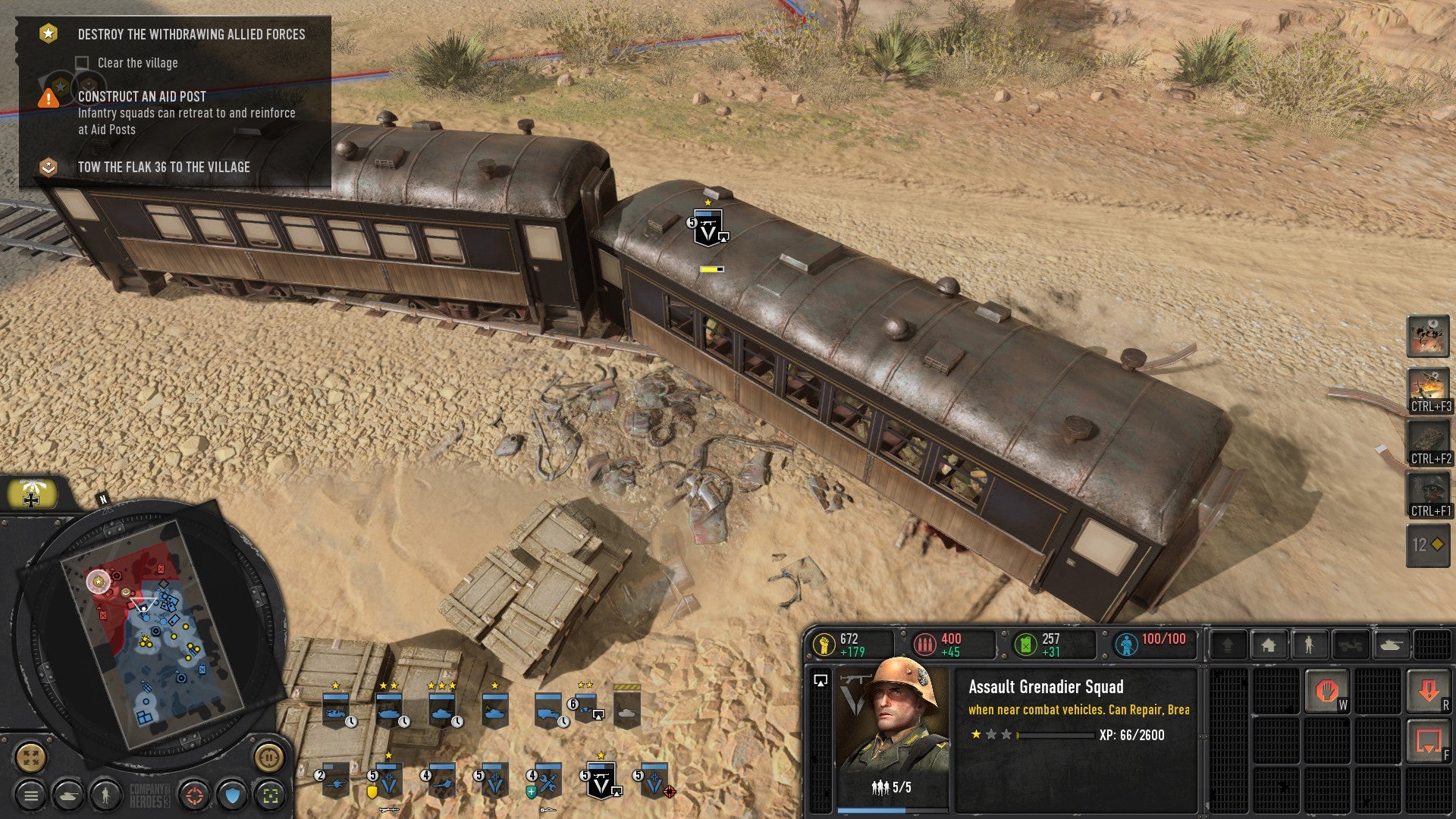Check the Clear the village objective checkbox

pyautogui.click(x=82, y=63)
